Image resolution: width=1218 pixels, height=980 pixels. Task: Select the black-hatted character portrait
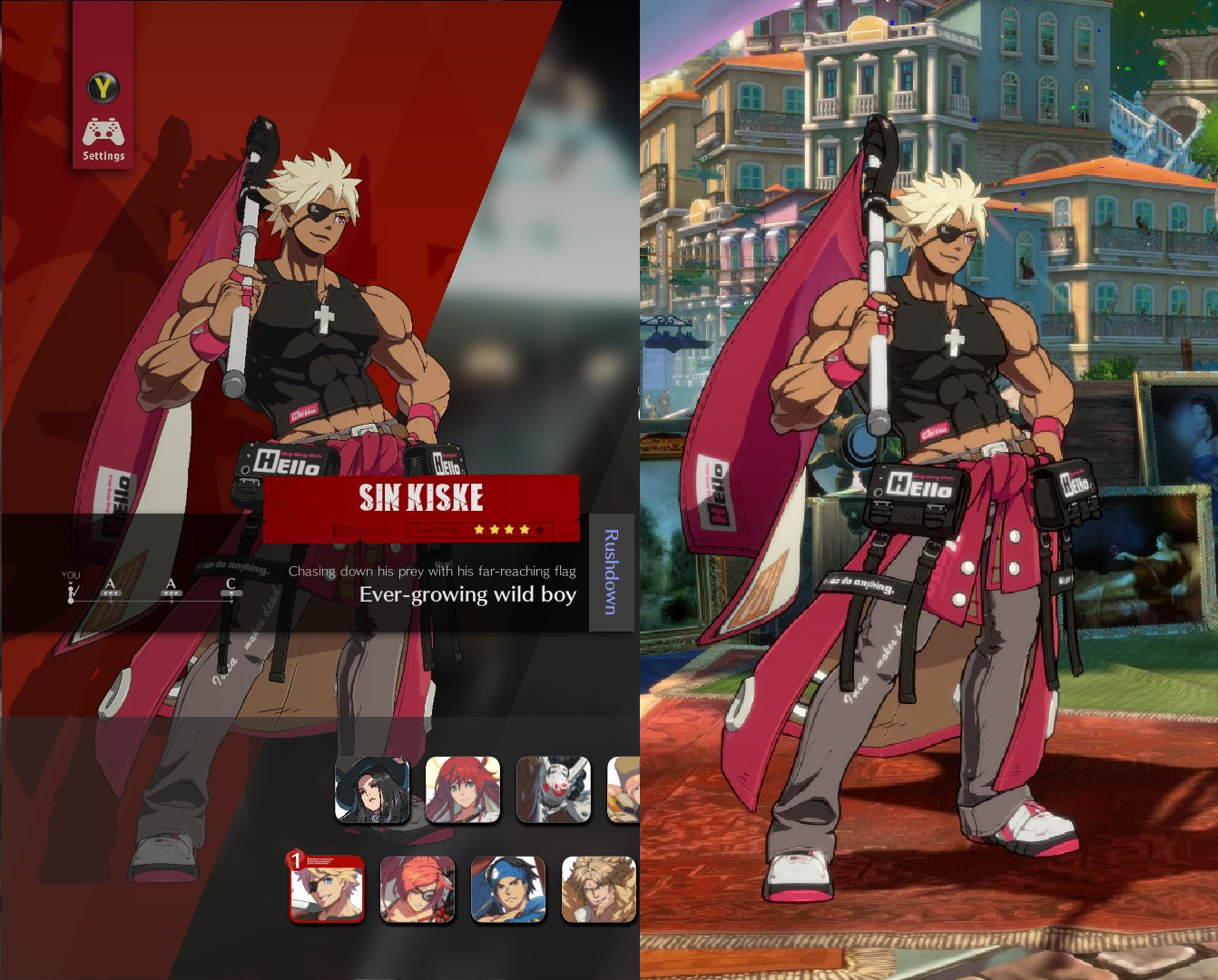[372, 790]
